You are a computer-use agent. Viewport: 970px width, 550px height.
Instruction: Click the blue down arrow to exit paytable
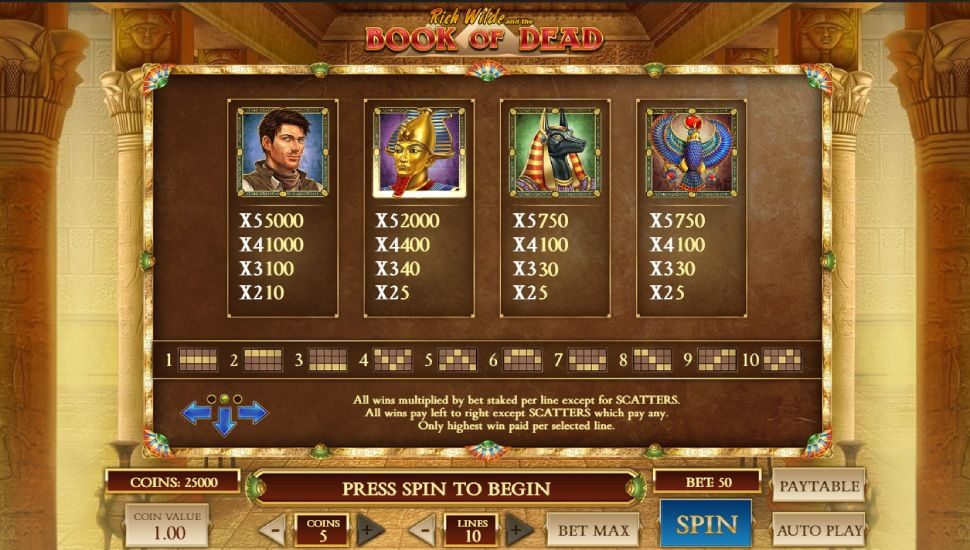(x=224, y=422)
